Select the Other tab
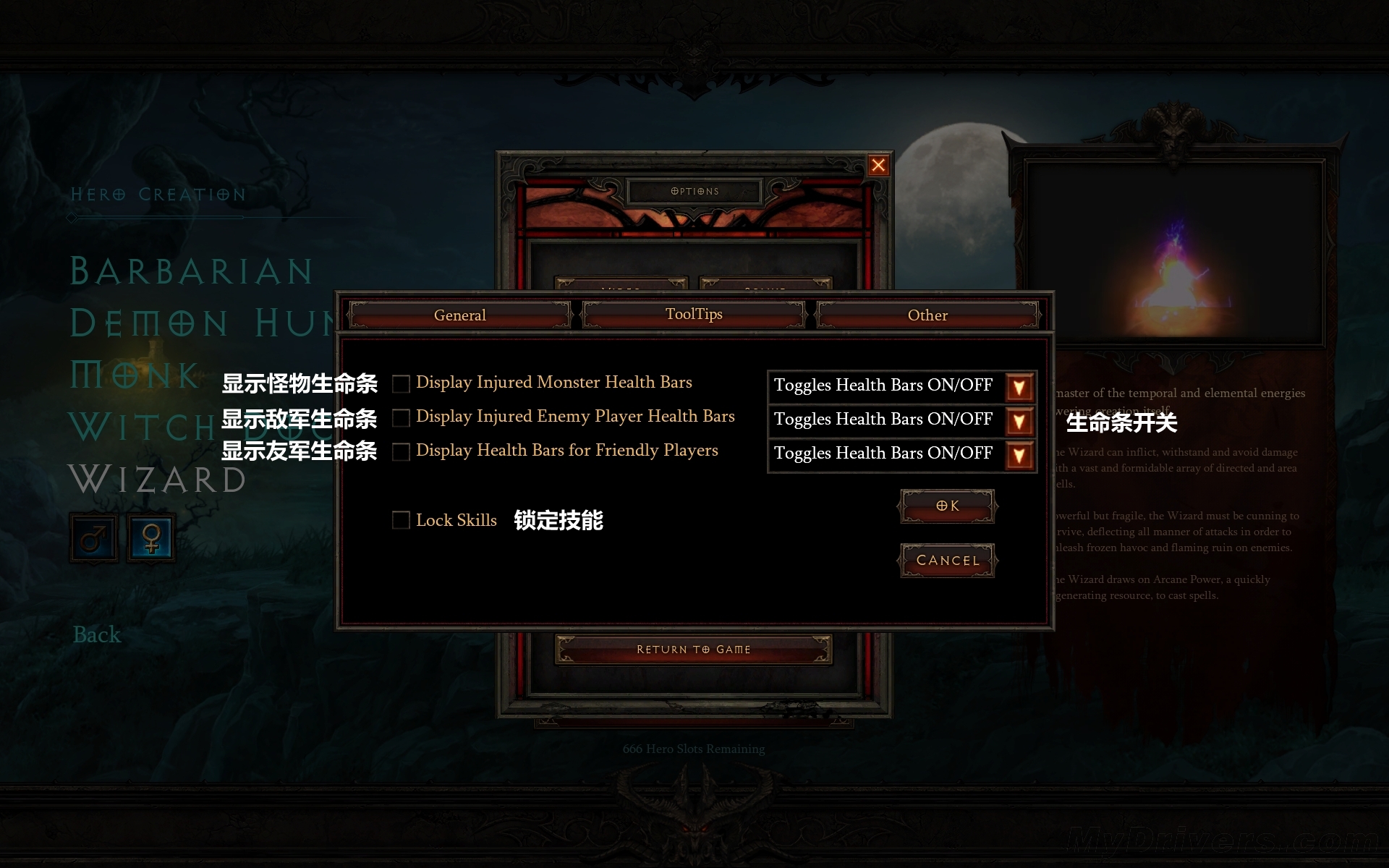Screen dimensions: 1389x868 pyautogui.click(x=927, y=315)
